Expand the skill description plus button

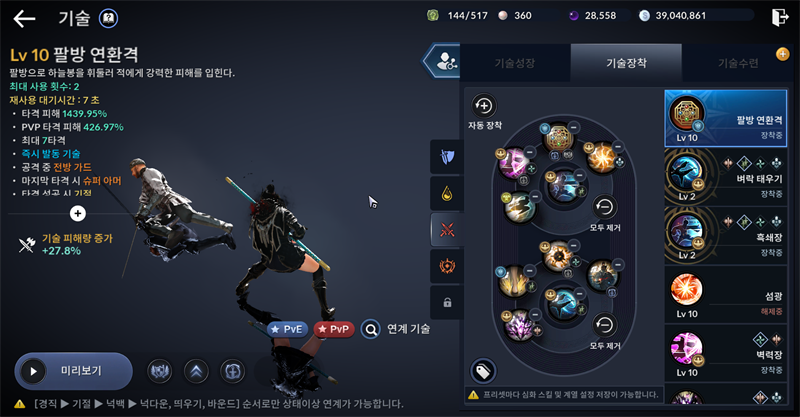[78, 213]
